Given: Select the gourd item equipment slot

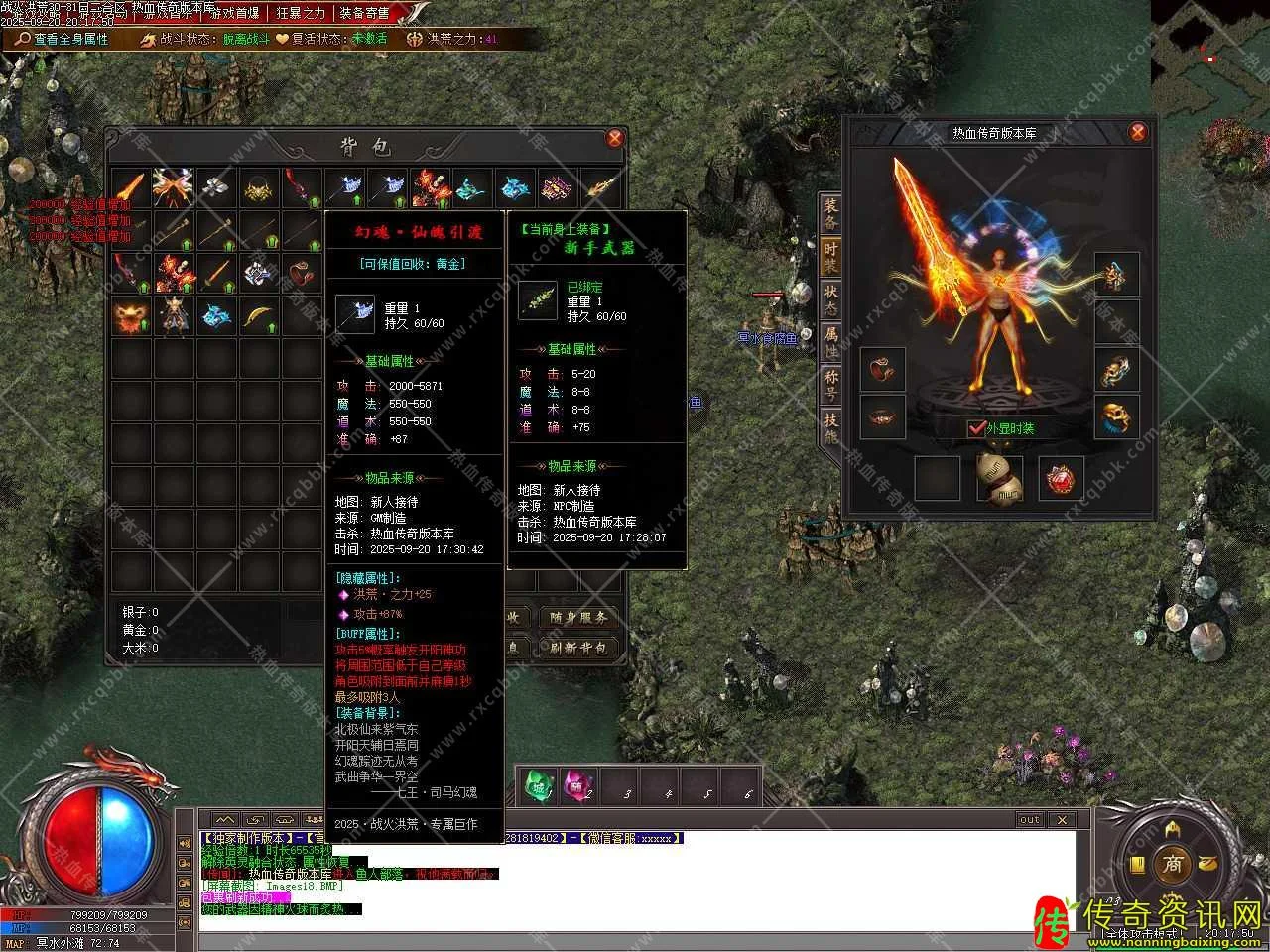Looking at the screenshot, I should click(x=999, y=477).
